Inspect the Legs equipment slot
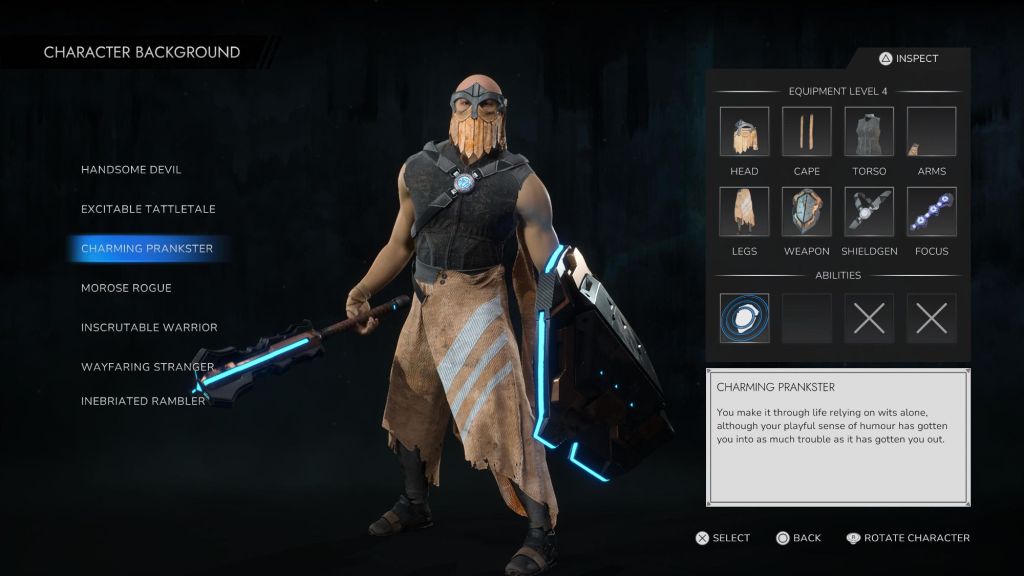1024x576 pixels. point(744,212)
